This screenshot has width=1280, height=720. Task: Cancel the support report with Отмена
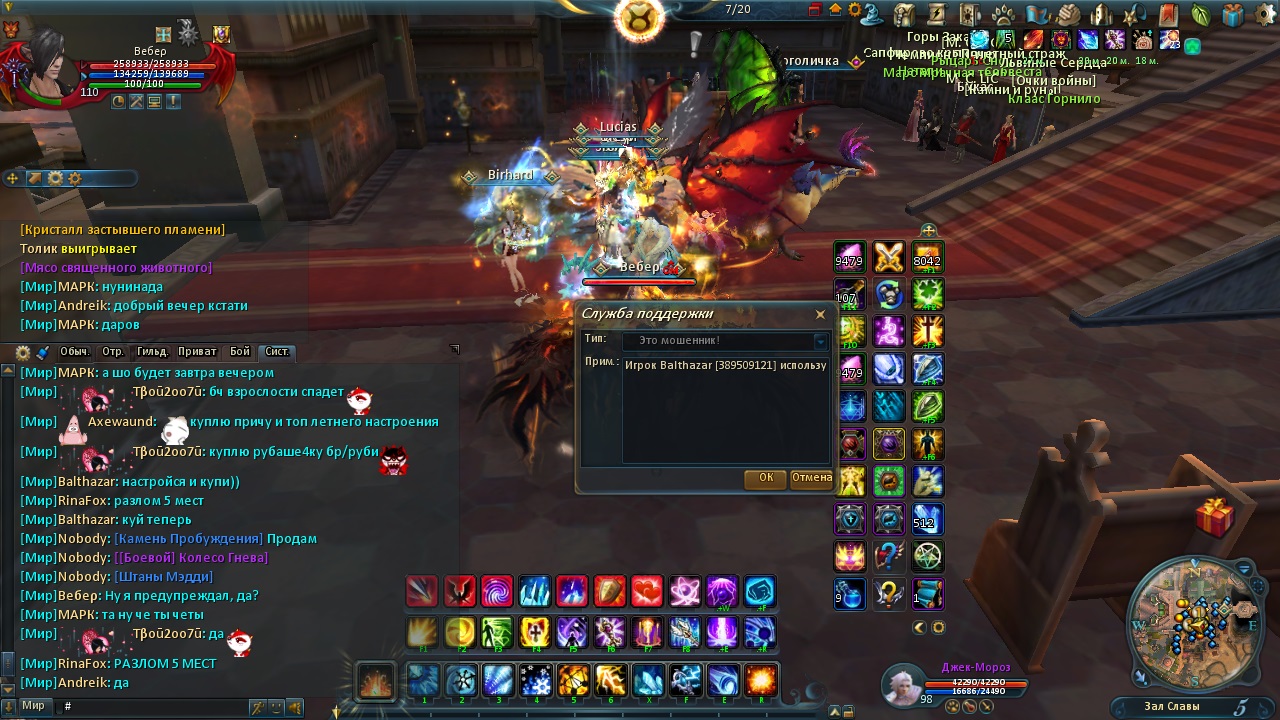[811, 478]
